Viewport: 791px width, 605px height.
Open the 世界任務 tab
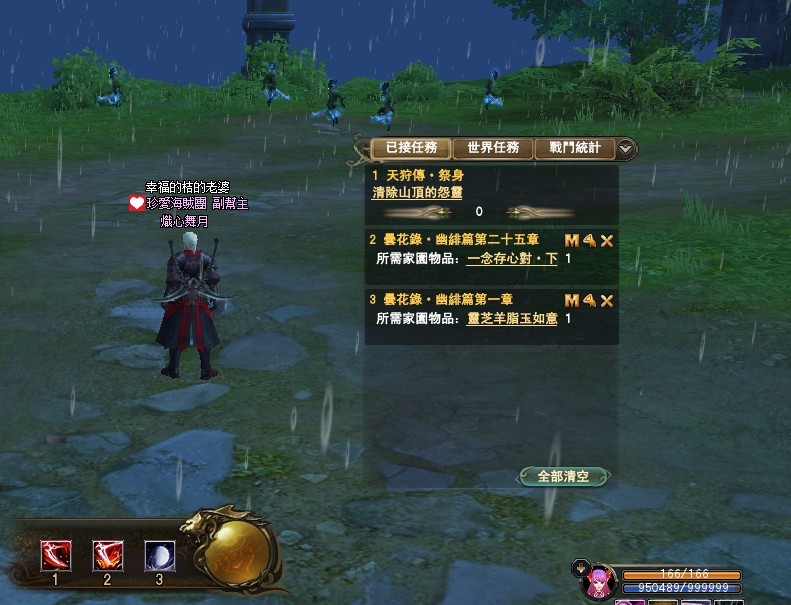(493, 148)
